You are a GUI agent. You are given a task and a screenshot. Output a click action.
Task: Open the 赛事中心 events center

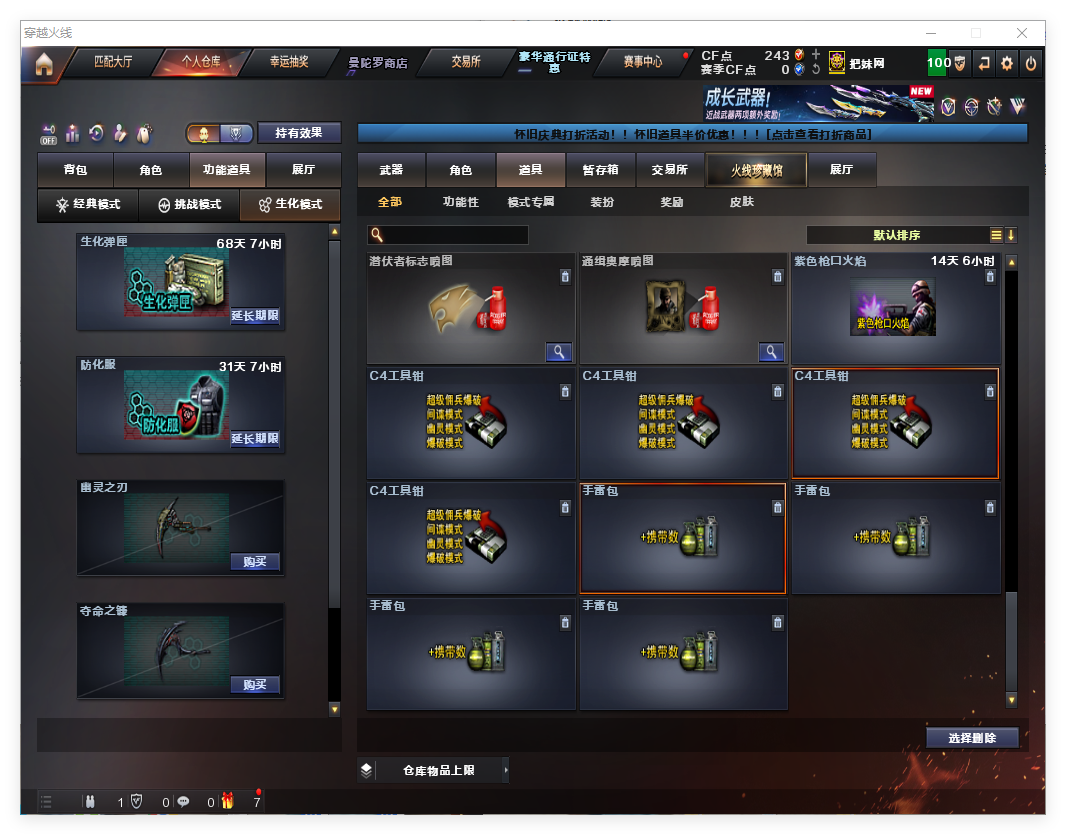pyautogui.click(x=642, y=62)
